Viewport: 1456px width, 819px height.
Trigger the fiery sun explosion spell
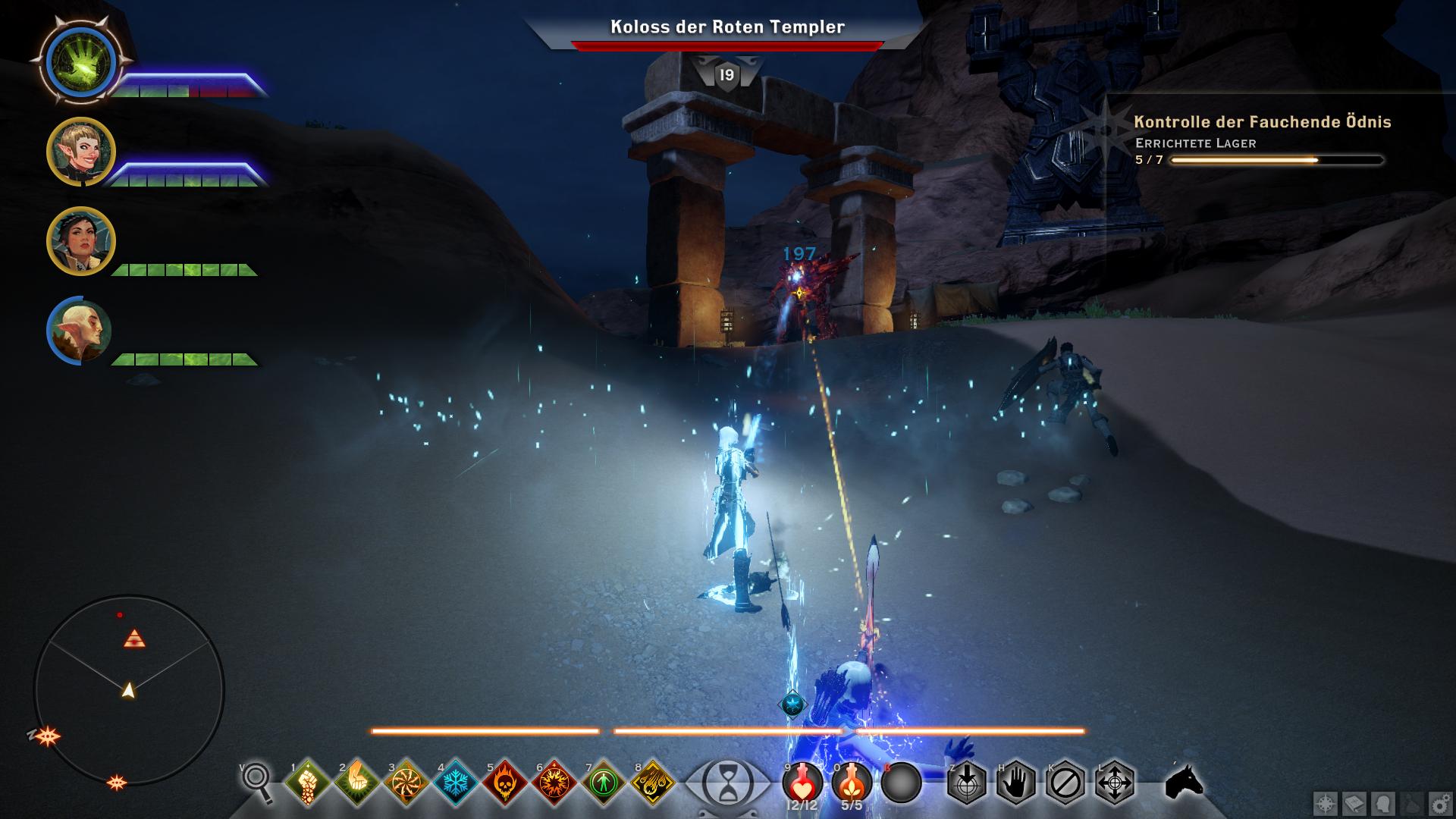click(x=554, y=782)
